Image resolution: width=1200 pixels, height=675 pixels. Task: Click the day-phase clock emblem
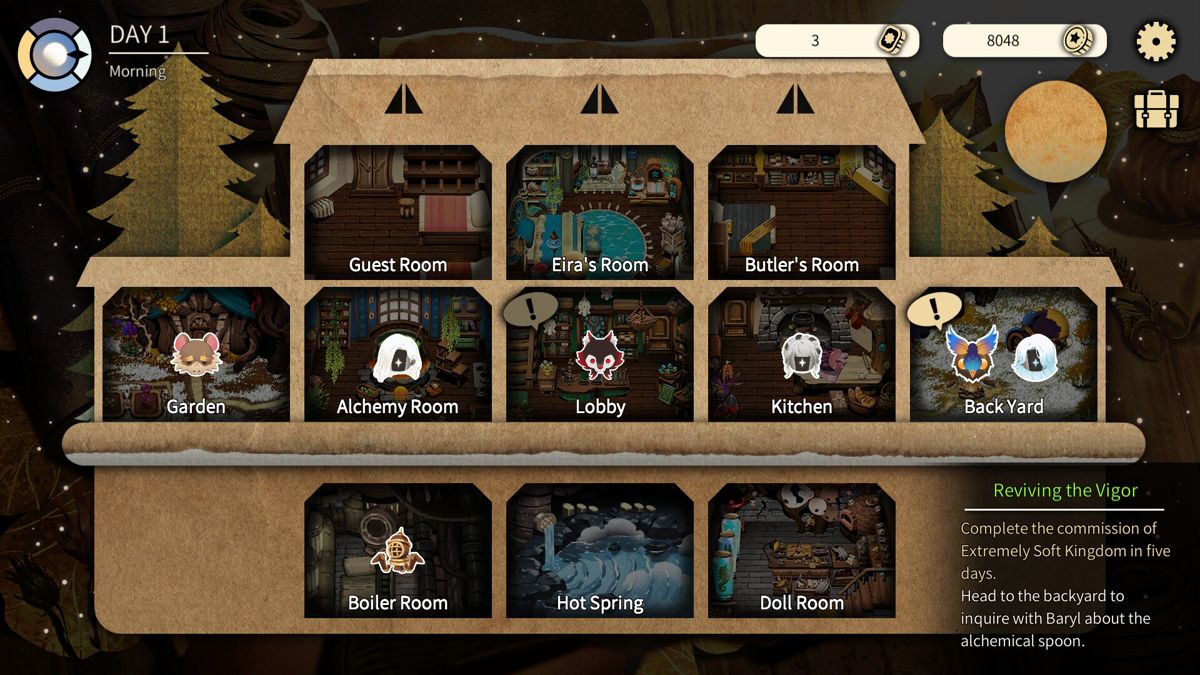(x=55, y=55)
